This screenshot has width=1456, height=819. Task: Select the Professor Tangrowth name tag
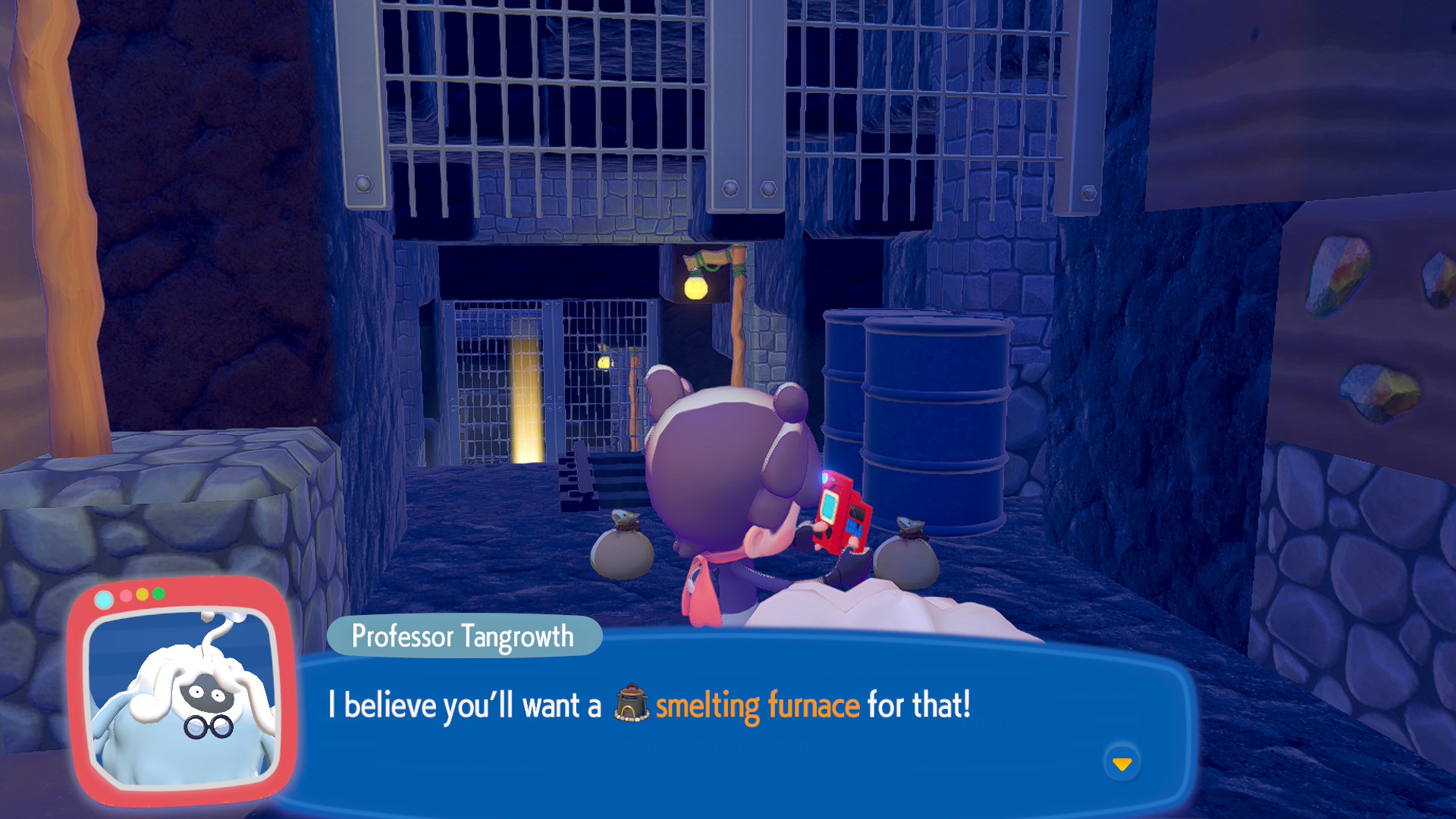coord(463,636)
